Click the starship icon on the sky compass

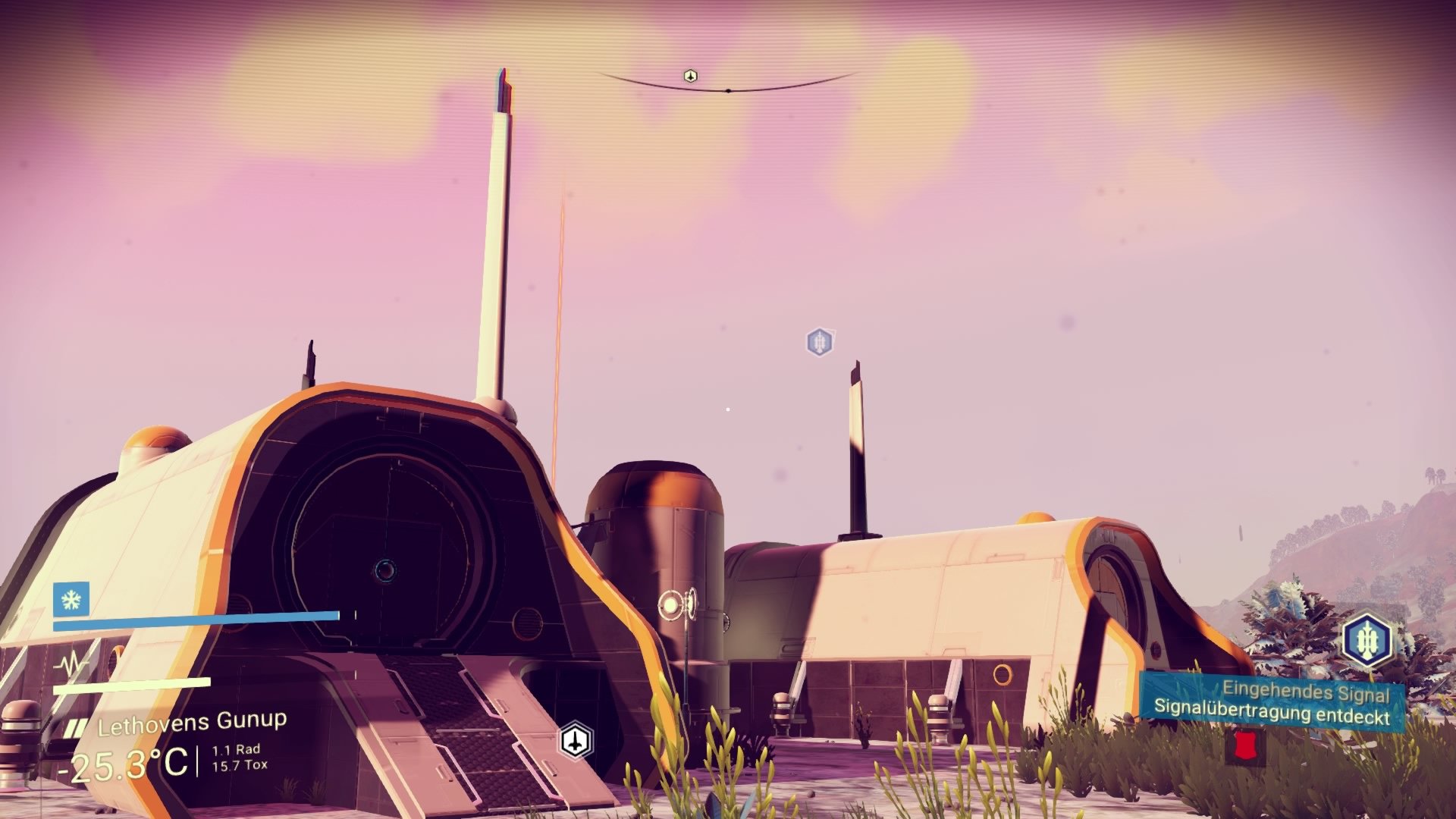tap(691, 75)
